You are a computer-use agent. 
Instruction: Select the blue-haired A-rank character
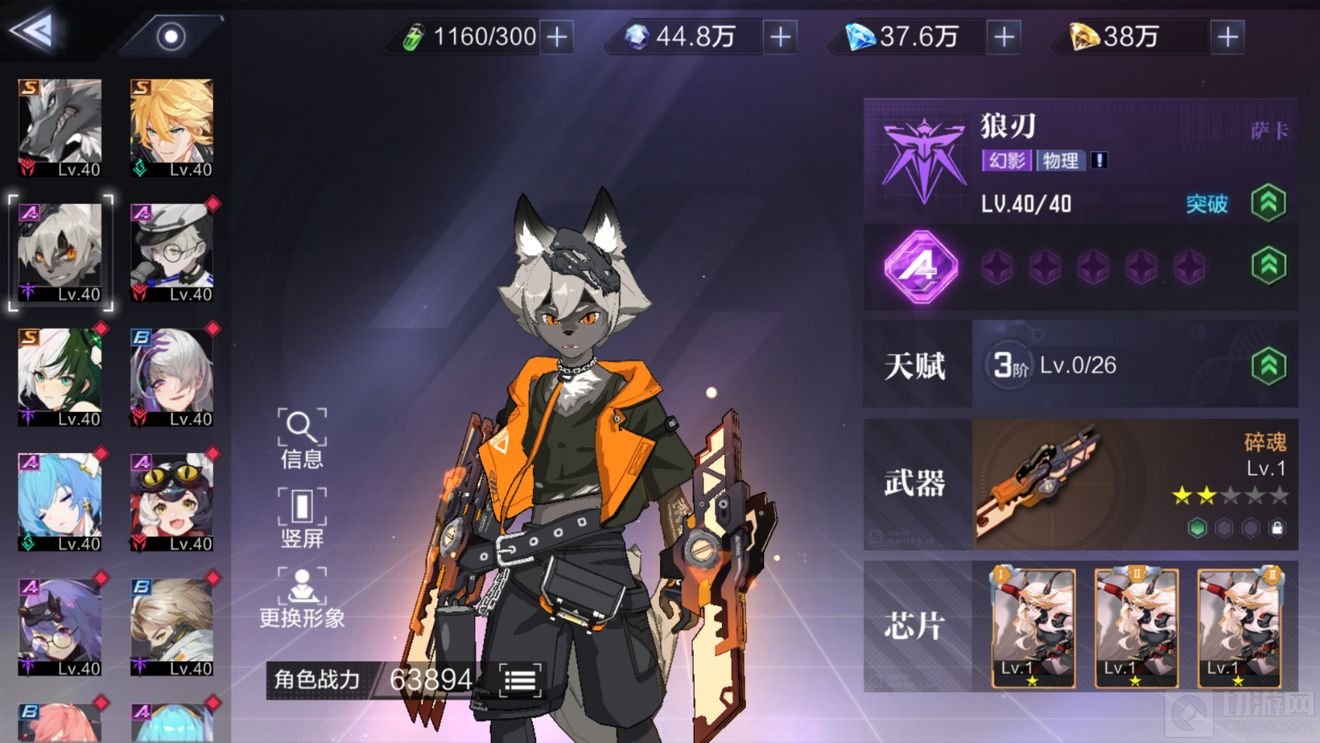(60, 502)
